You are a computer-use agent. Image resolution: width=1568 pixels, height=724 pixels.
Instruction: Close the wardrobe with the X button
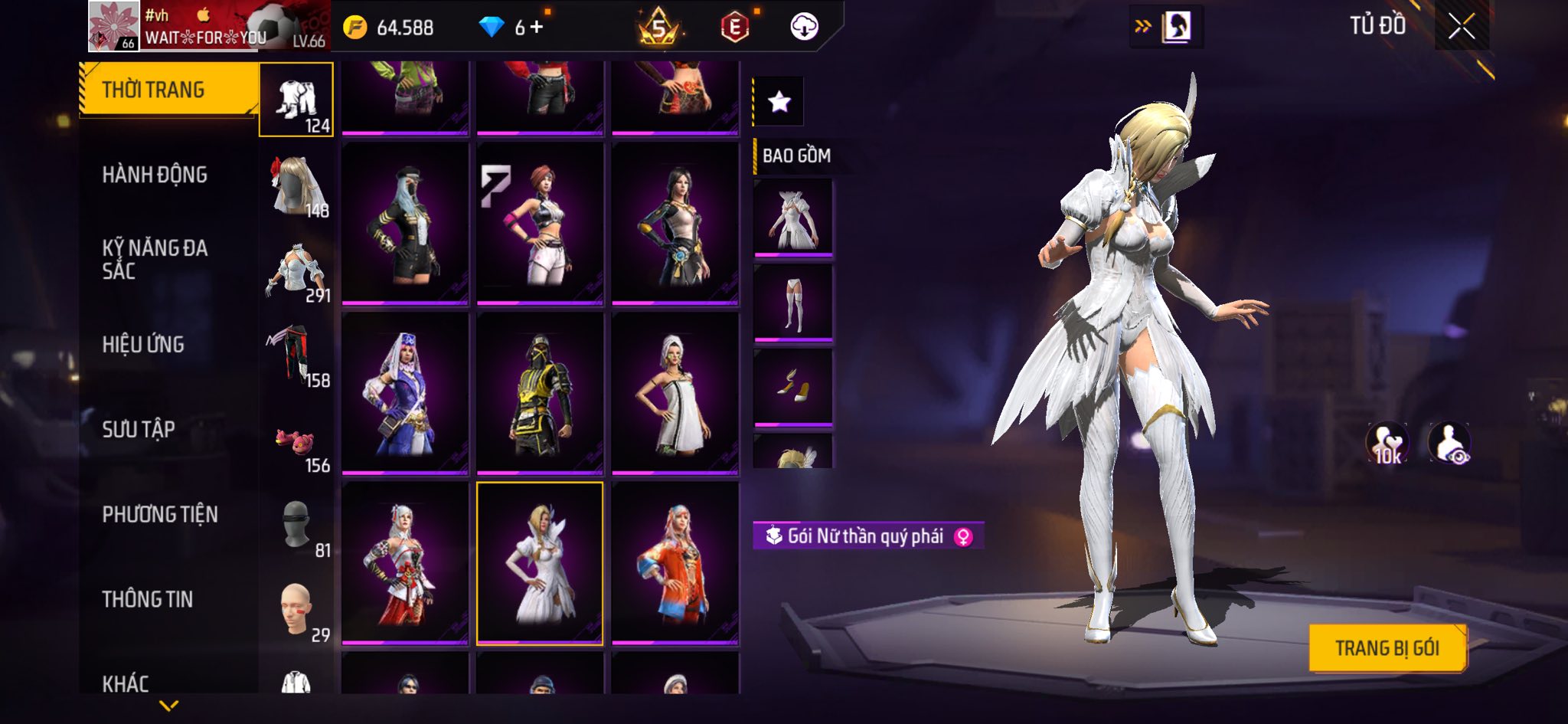point(1461,27)
